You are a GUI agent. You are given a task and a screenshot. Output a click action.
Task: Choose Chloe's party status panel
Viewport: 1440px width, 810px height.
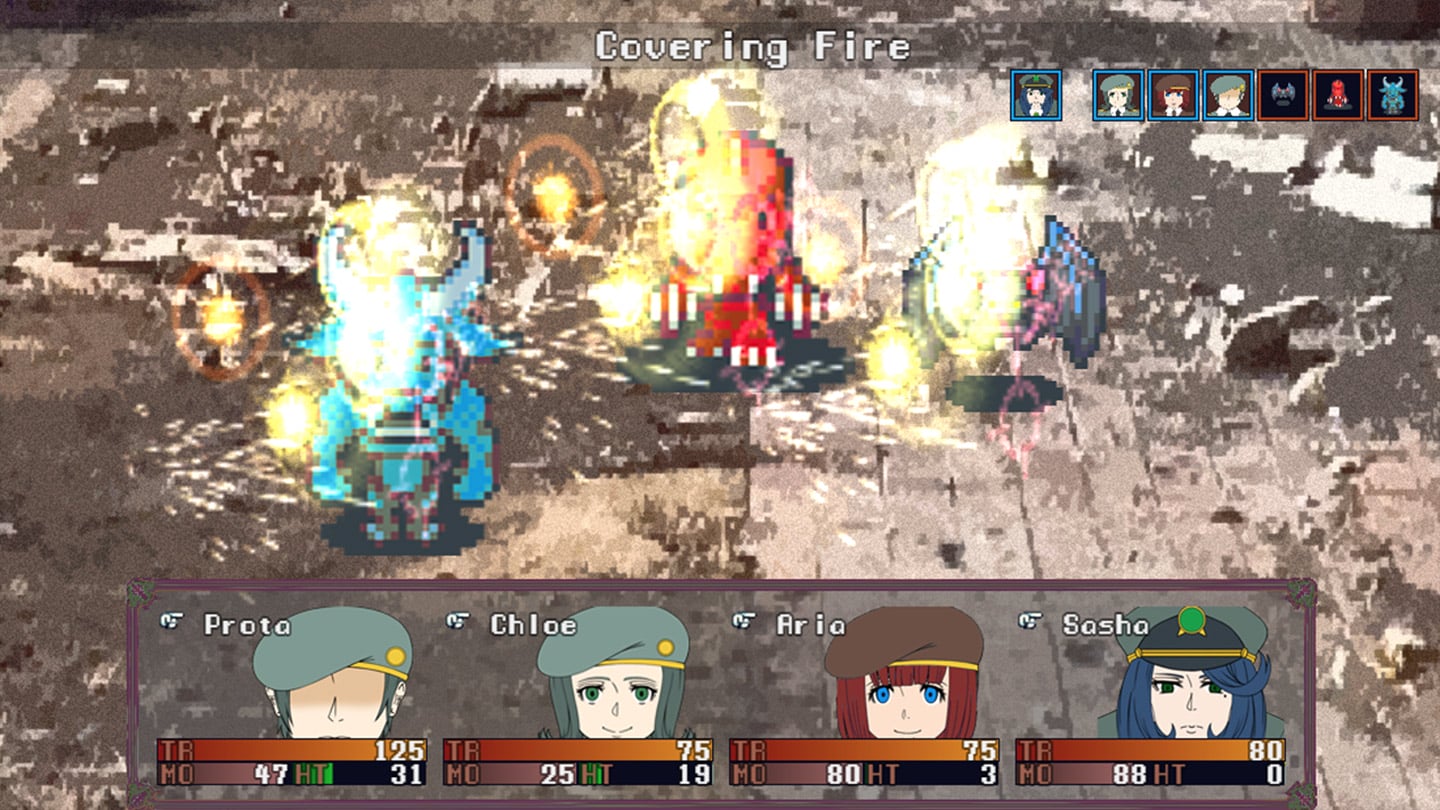pyautogui.click(x=578, y=697)
